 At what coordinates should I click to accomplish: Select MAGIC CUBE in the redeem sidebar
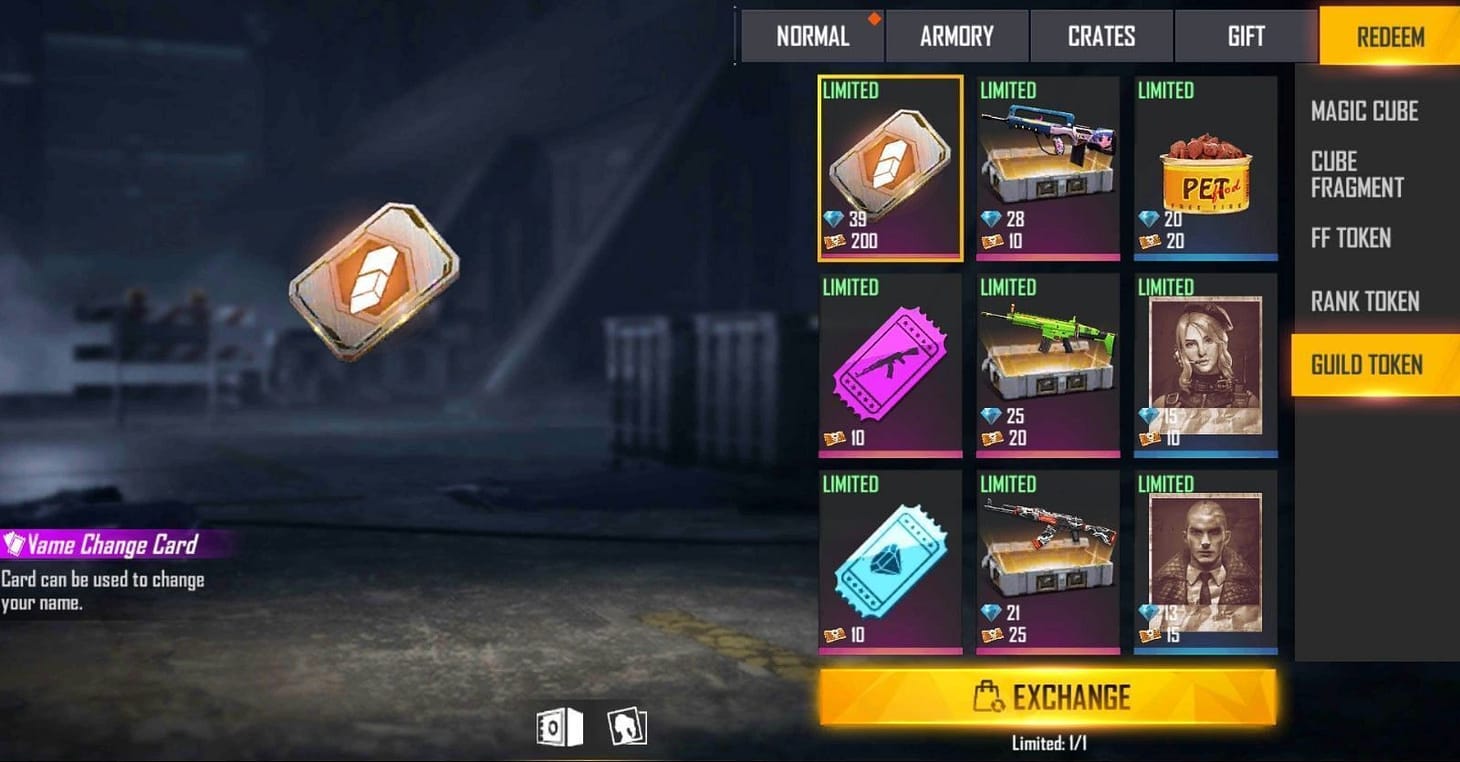point(1365,111)
